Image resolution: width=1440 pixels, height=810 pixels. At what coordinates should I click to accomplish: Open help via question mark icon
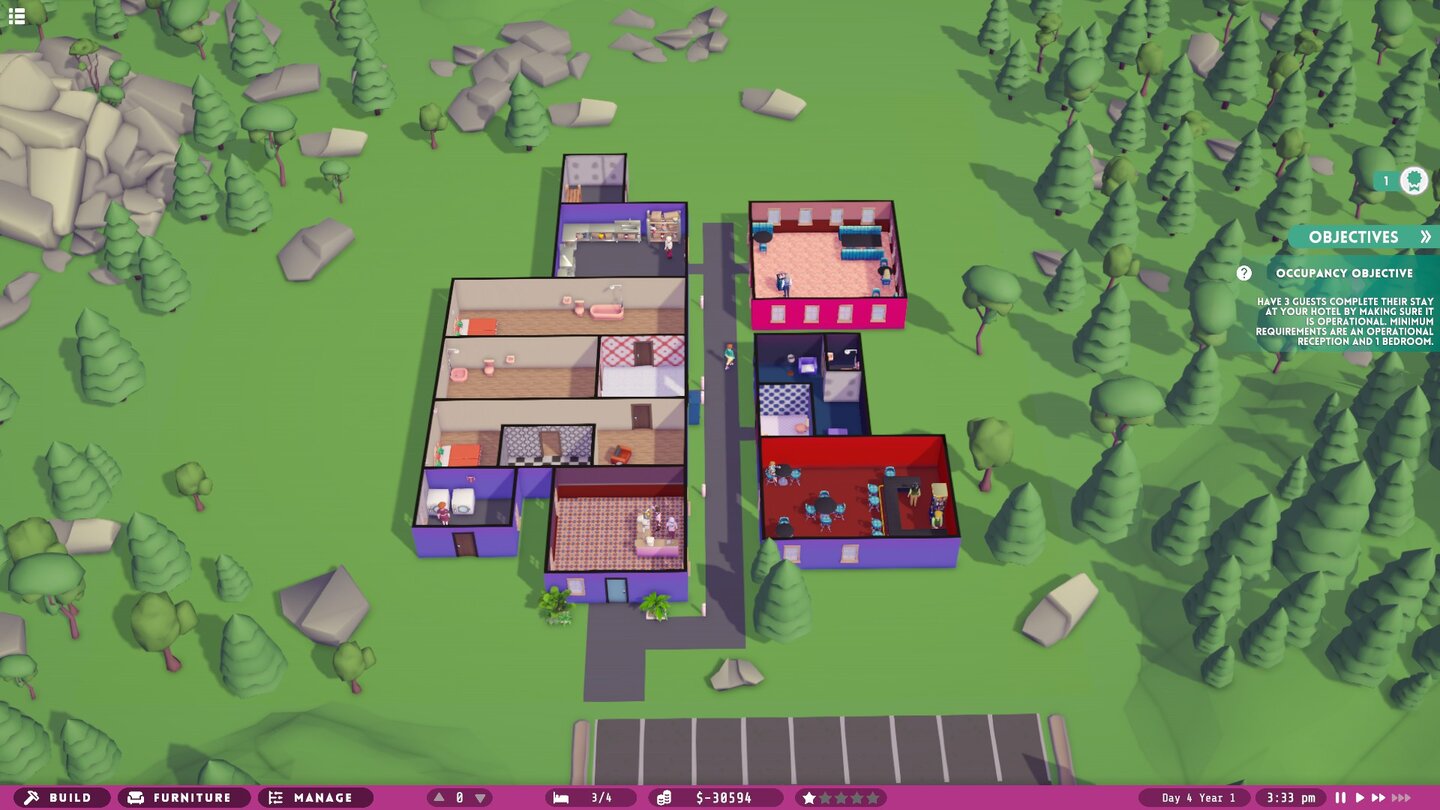[x=1244, y=272]
